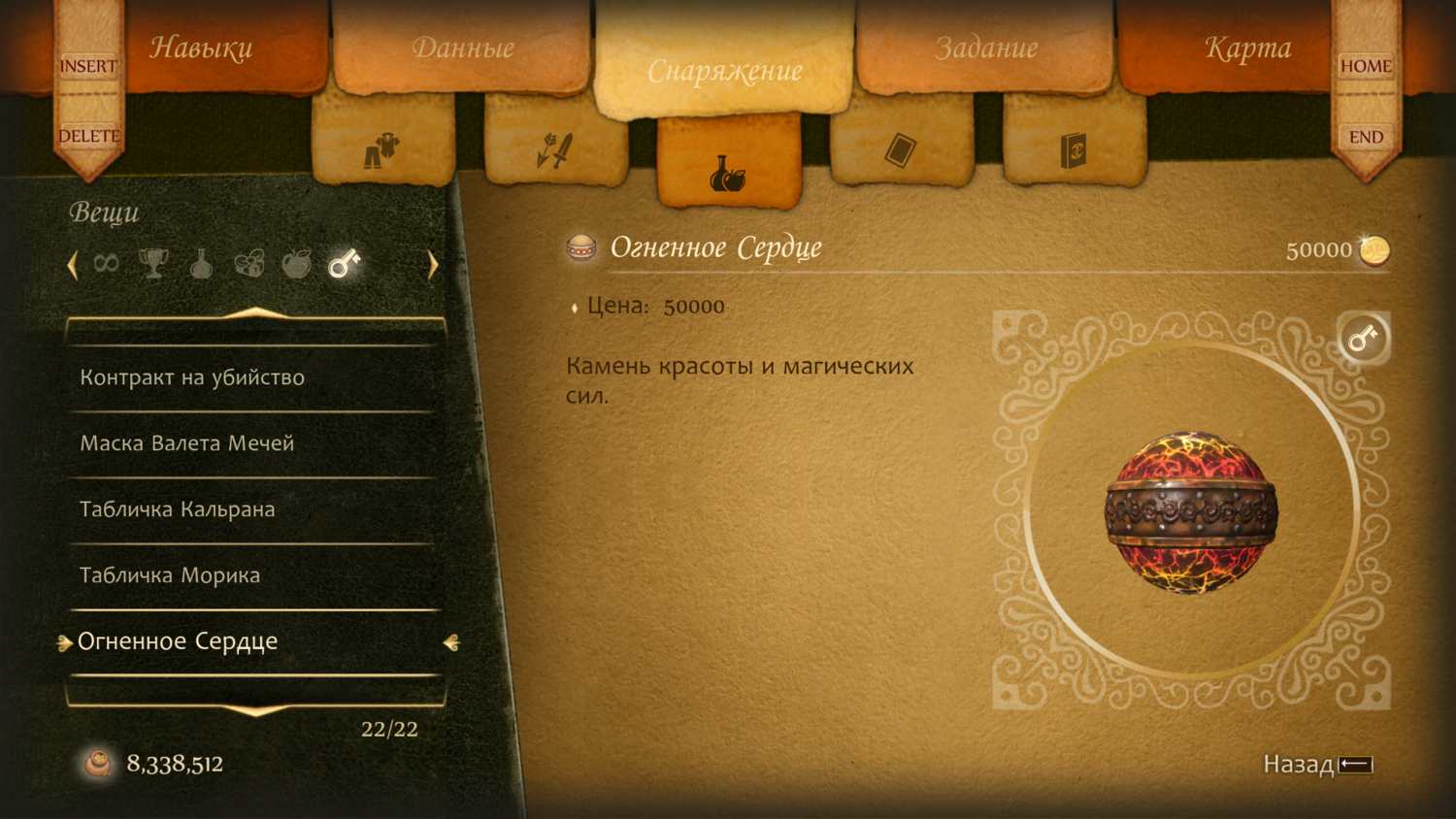Image resolution: width=1456 pixels, height=819 pixels.
Task: Switch to the book sub-tab
Action: point(1074,150)
